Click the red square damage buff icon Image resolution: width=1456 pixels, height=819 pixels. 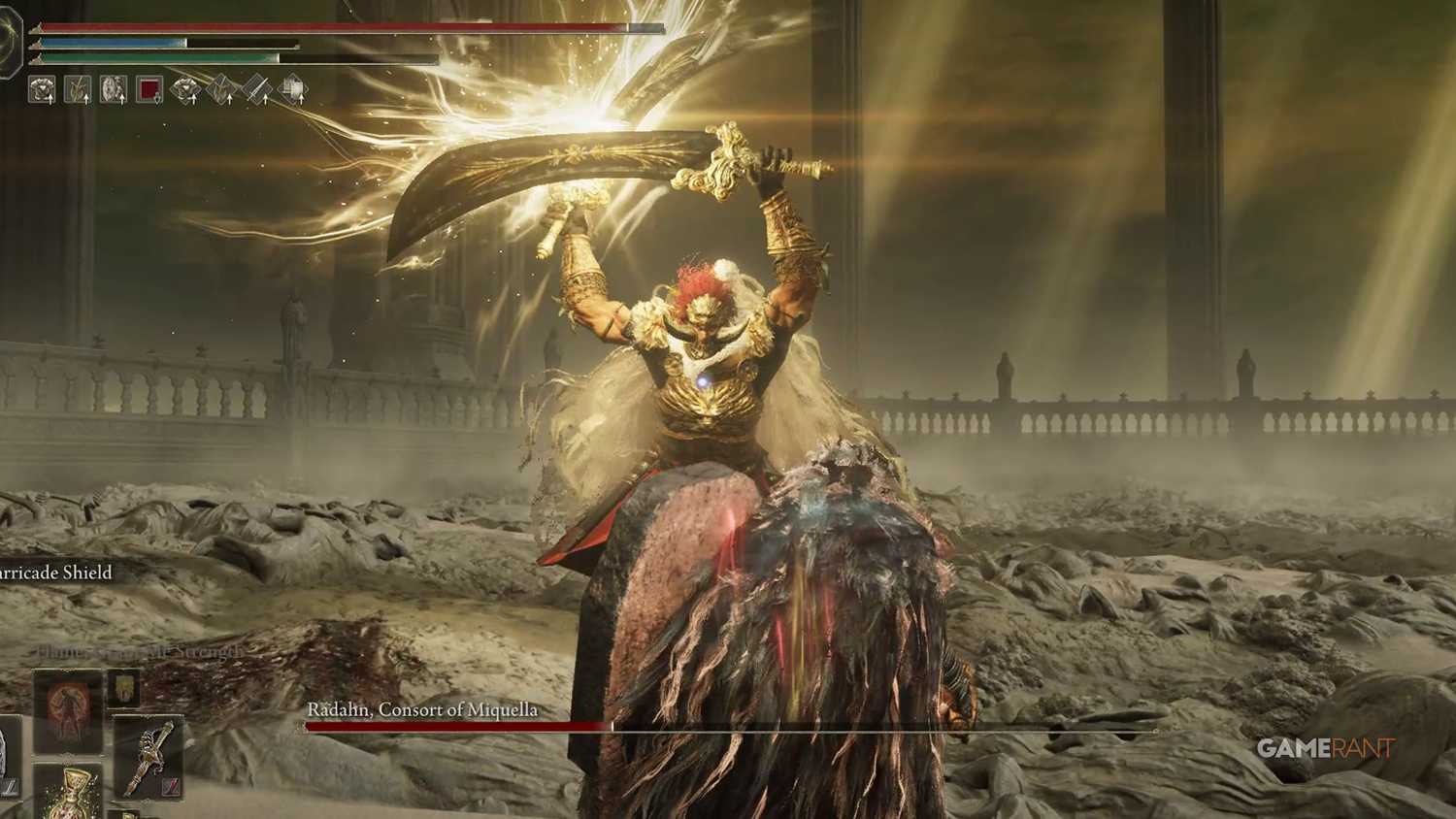[149, 88]
